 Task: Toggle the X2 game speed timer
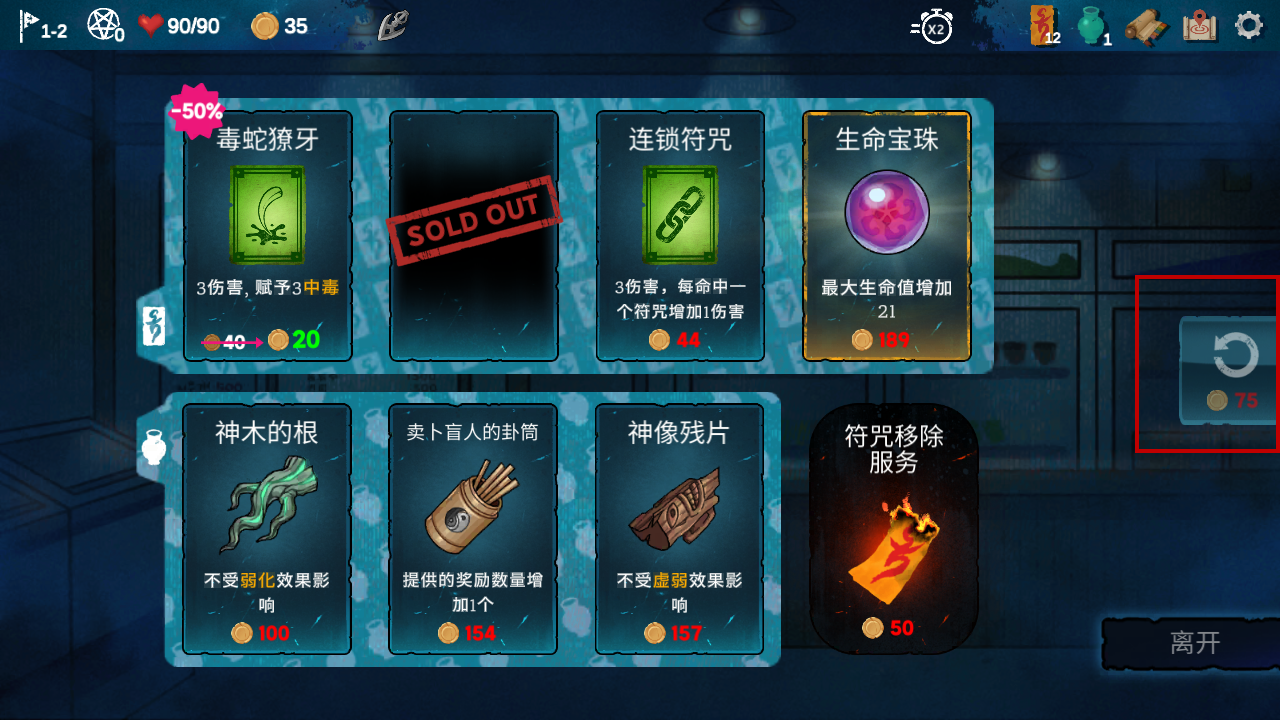934,26
